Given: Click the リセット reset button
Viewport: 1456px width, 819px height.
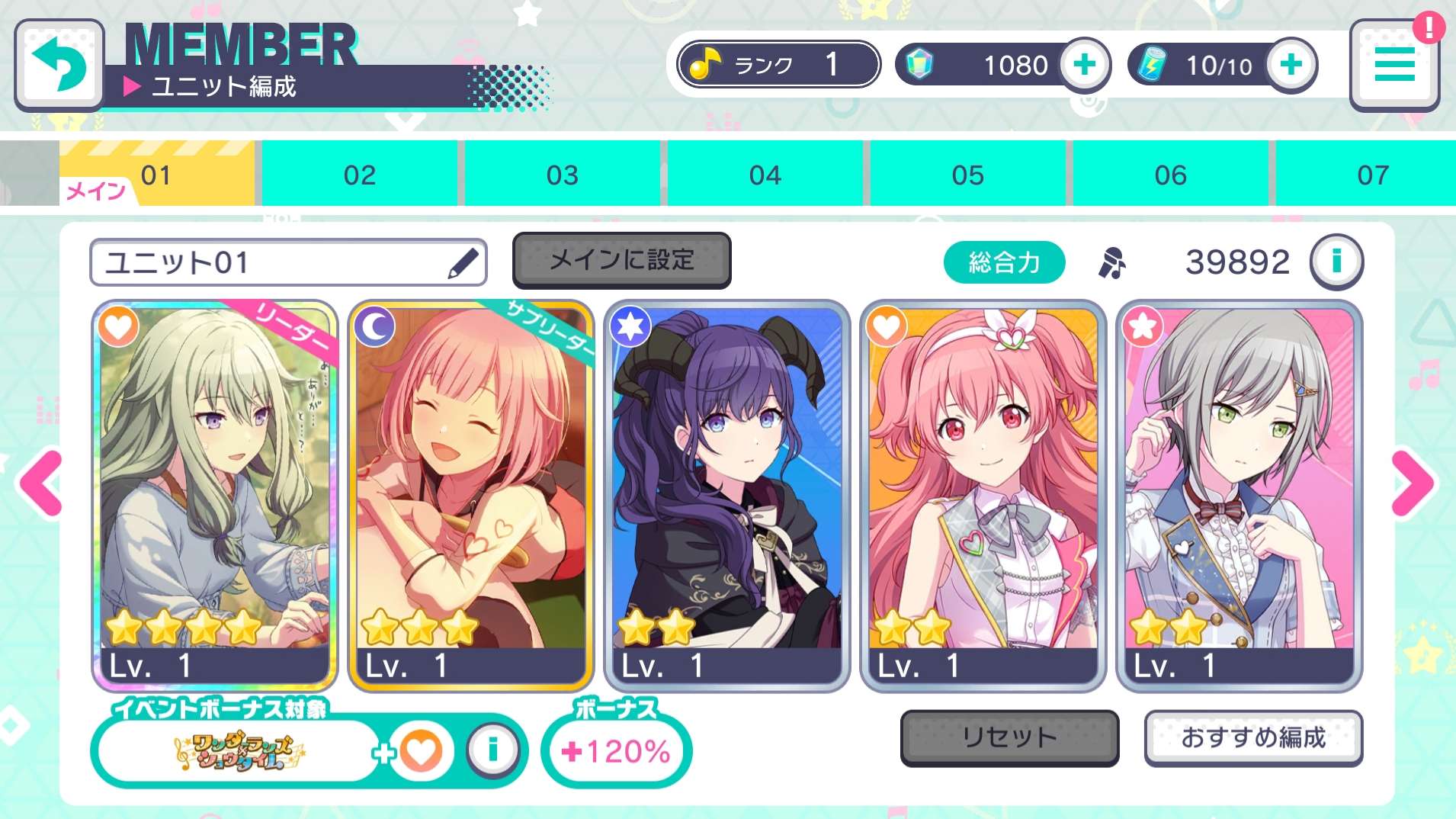Looking at the screenshot, I should (1009, 737).
